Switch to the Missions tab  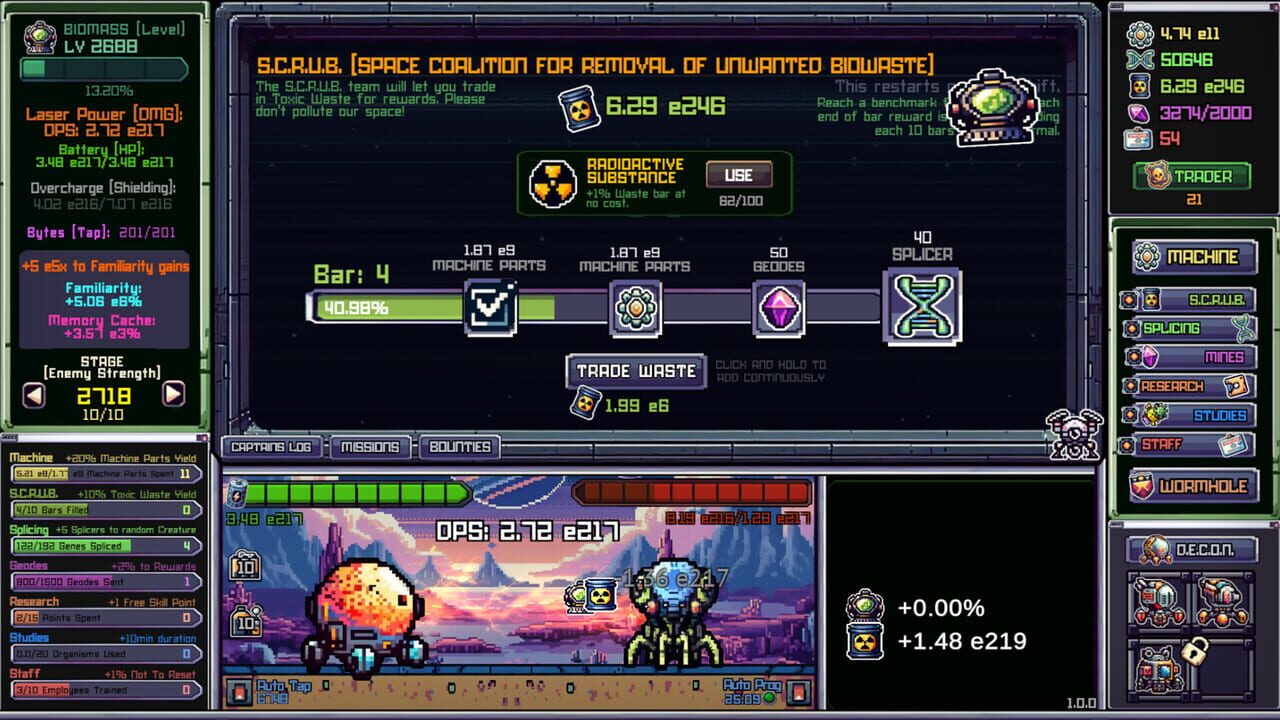click(371, 447)
